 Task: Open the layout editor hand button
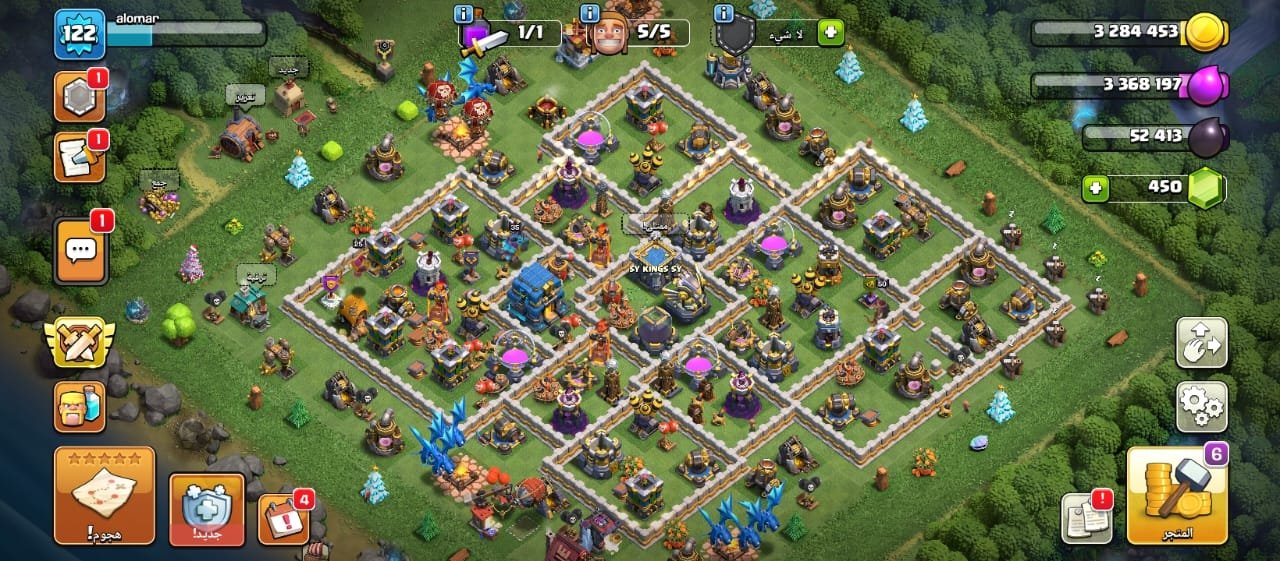1201,345
